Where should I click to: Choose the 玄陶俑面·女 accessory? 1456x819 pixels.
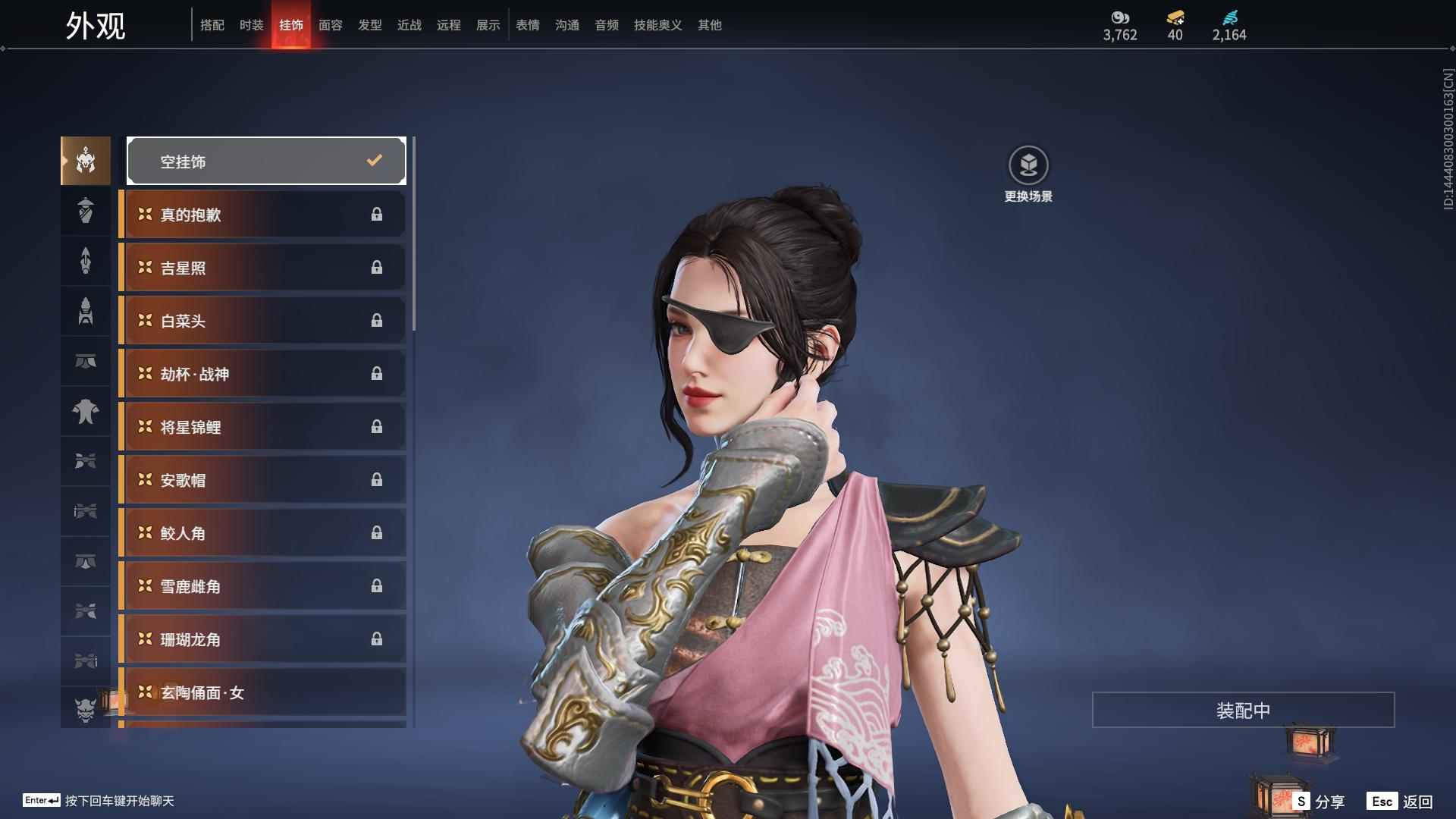click(262, 692)
